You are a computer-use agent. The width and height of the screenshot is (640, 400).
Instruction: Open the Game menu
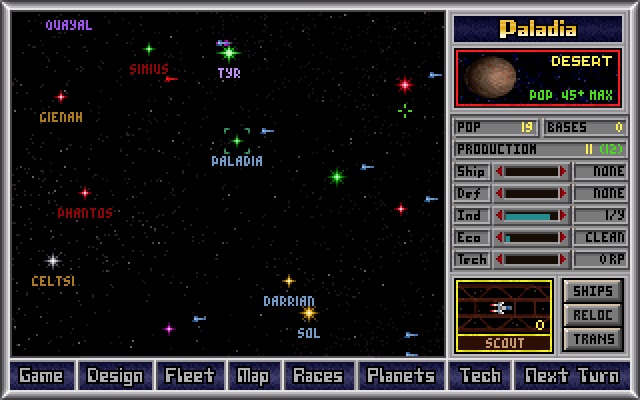tap(41, 376)
